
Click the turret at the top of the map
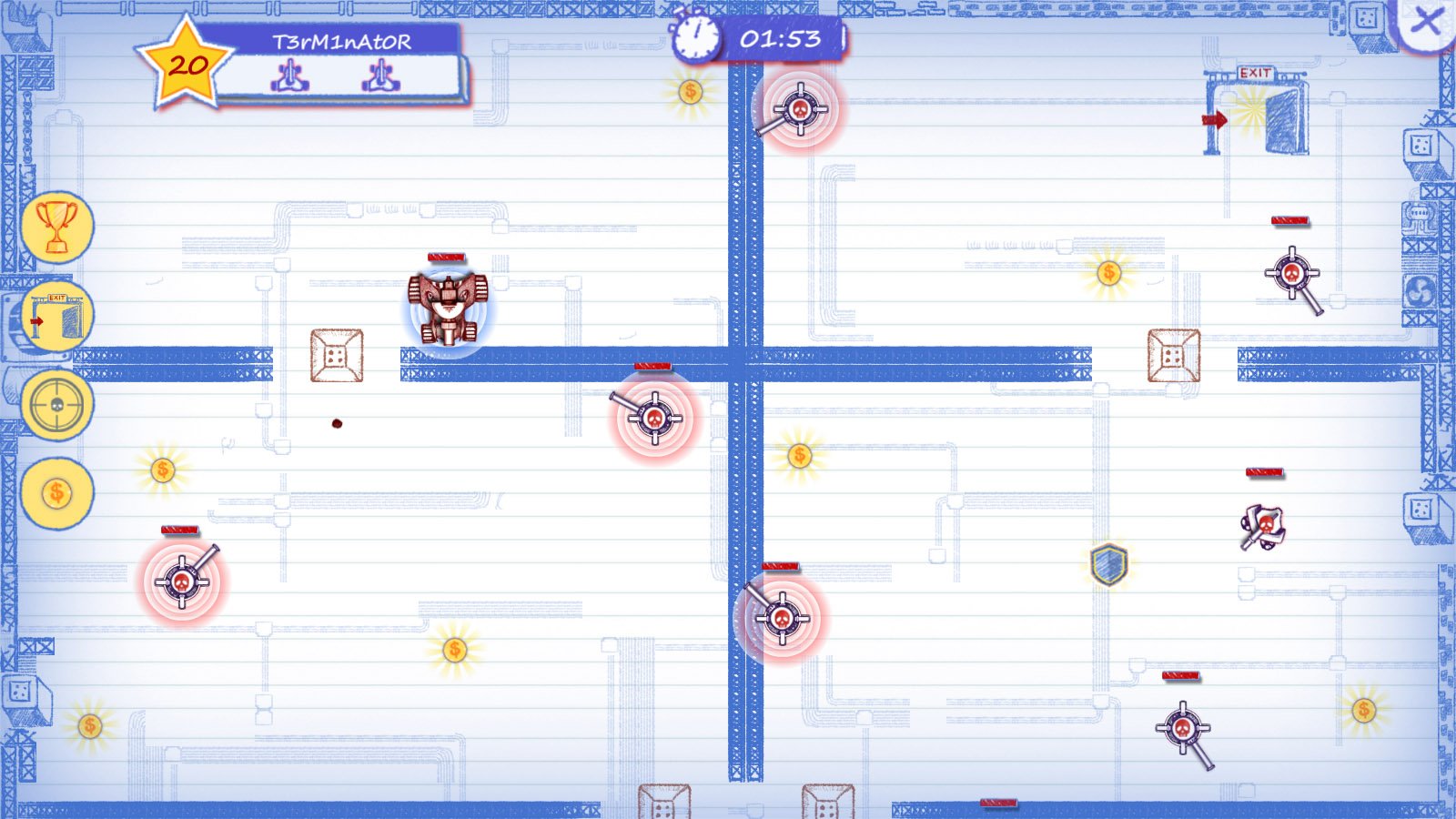click(798, 110)
